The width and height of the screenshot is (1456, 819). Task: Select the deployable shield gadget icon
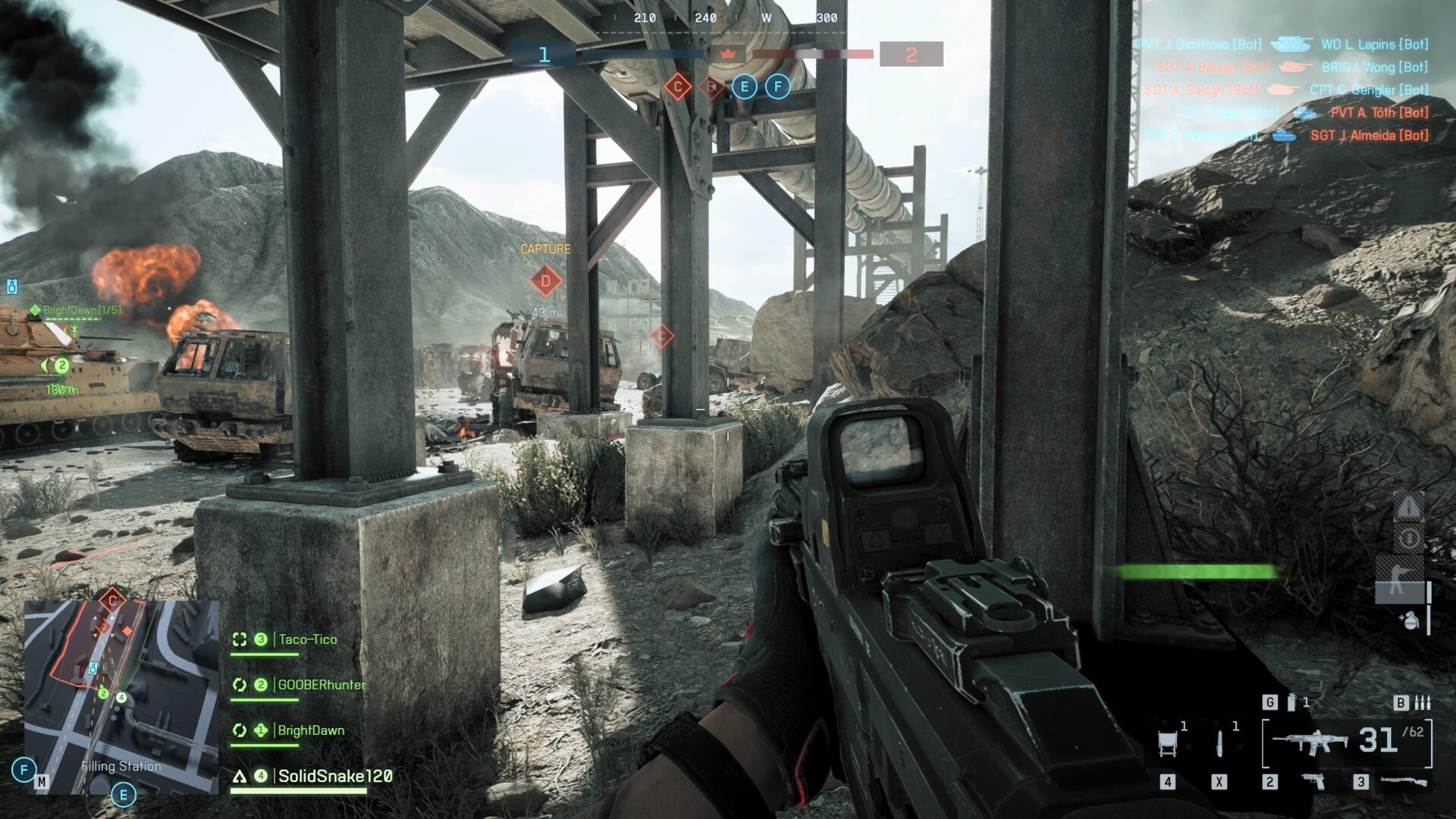pos(1168,742)
